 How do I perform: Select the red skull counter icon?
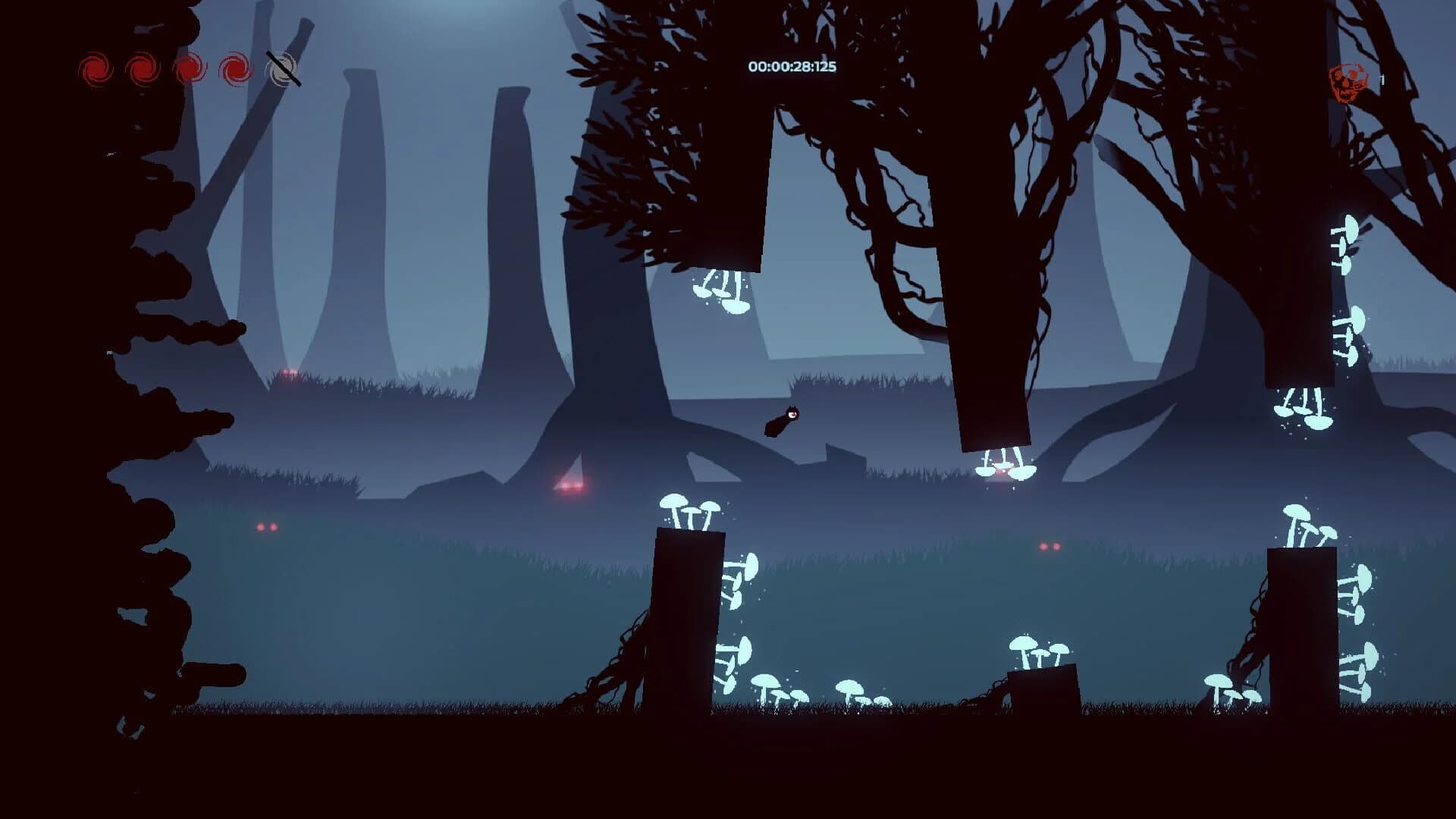click(x=1350, y=82)
